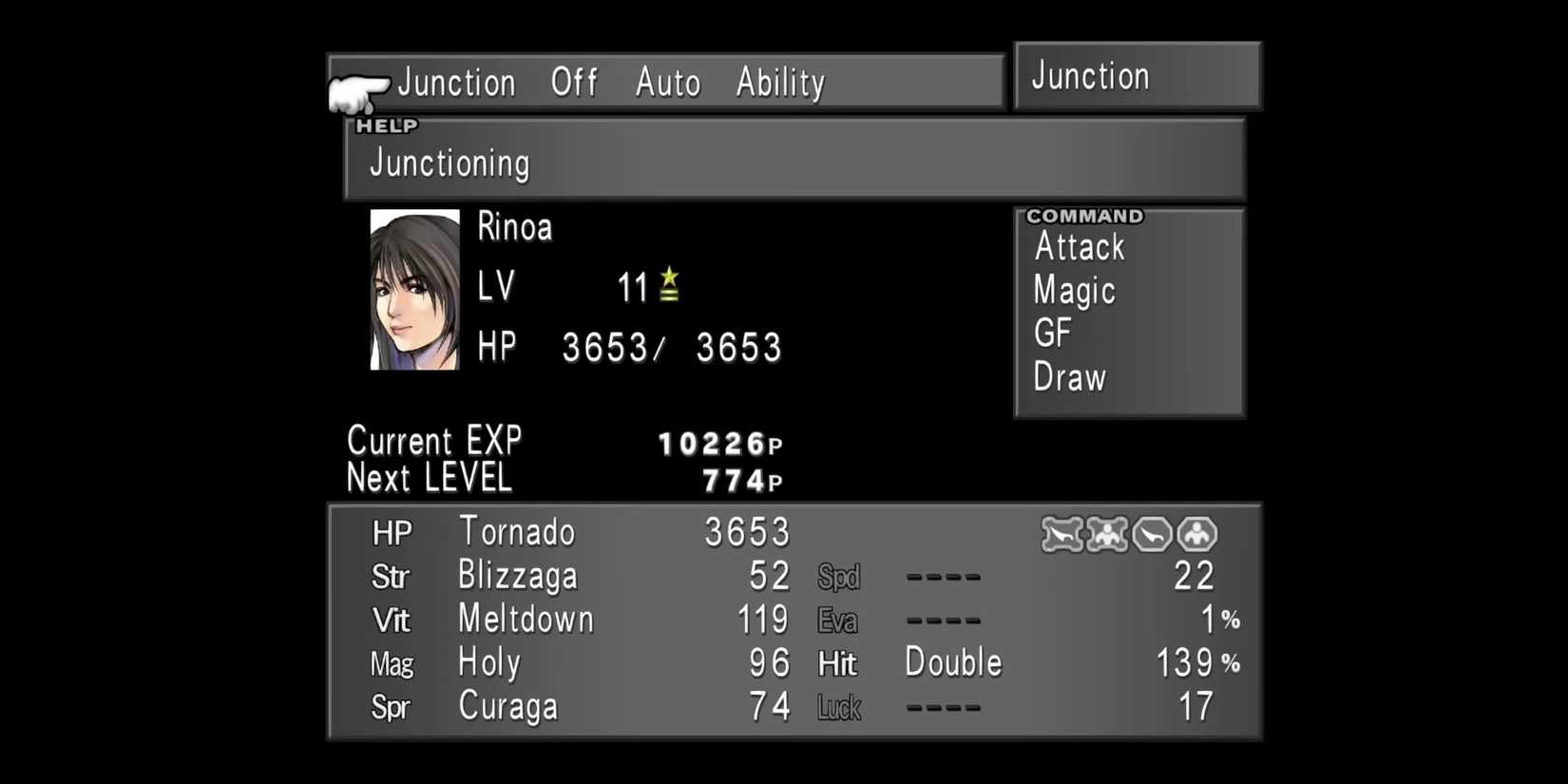
Task: Select Blizzaga junctioned to Str
Action: (x=517, y=576)
